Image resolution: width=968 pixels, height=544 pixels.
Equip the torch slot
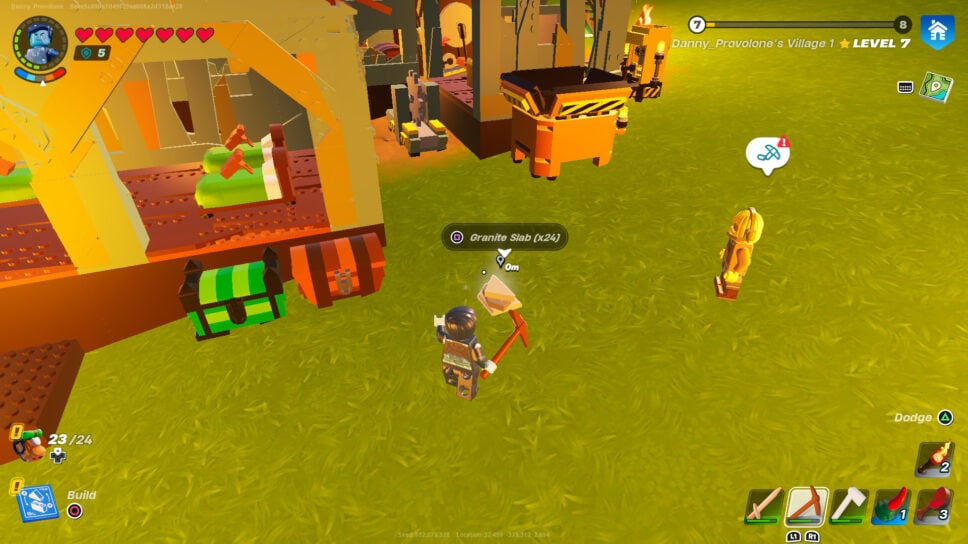coord(934,459)
